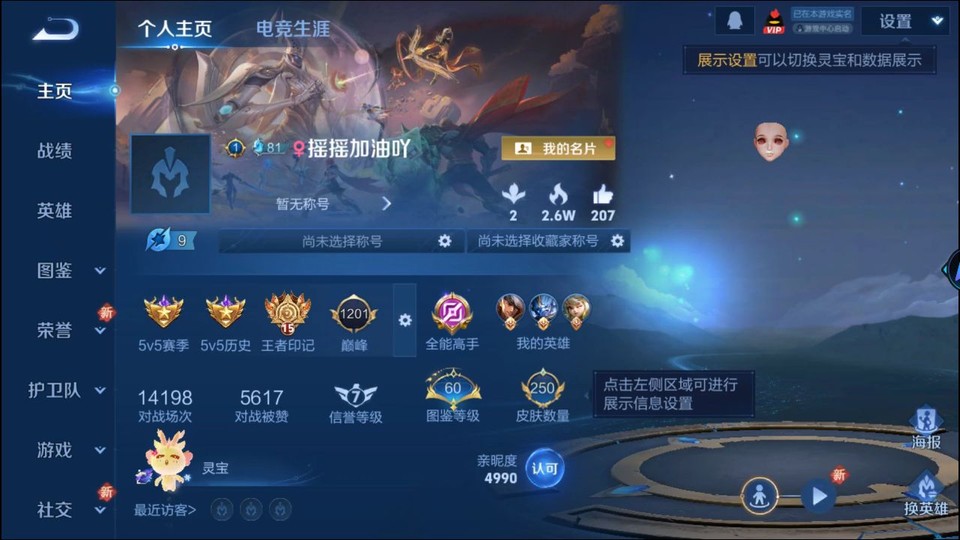Open the 英雄 section
The image size is (960, 540).
click(55, 211)
